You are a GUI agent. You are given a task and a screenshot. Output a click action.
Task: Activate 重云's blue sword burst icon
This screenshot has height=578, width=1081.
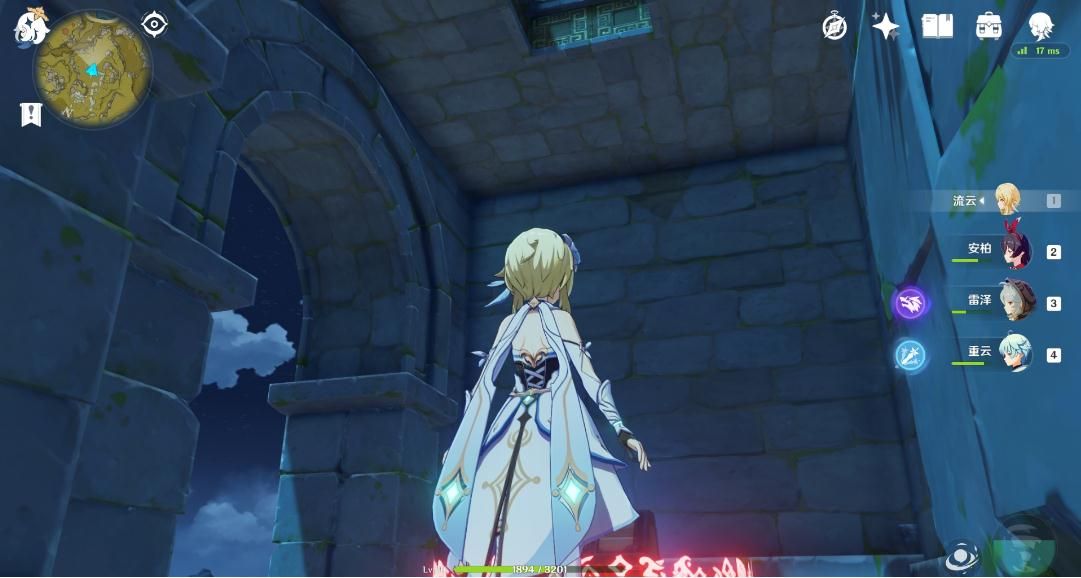[x=910, y=355]
